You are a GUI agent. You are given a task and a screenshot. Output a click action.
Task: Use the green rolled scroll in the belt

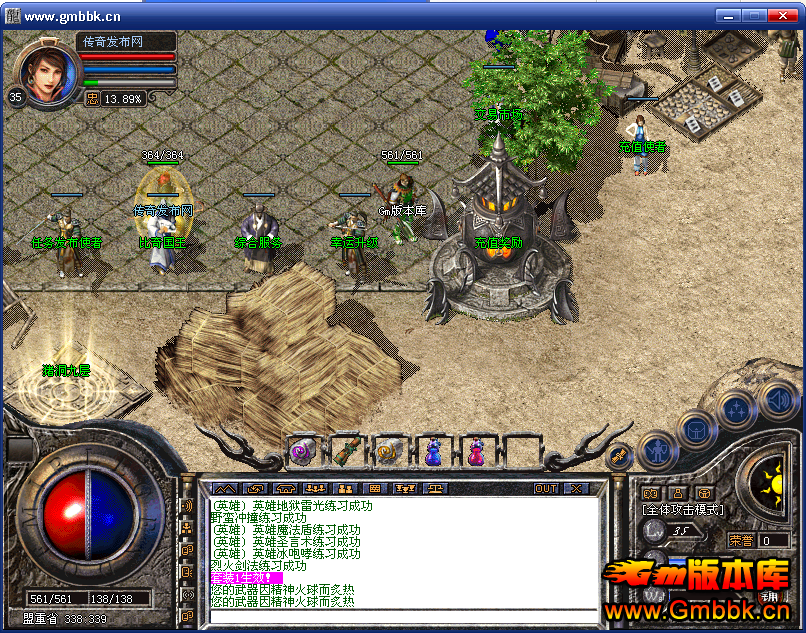point(345,452)
